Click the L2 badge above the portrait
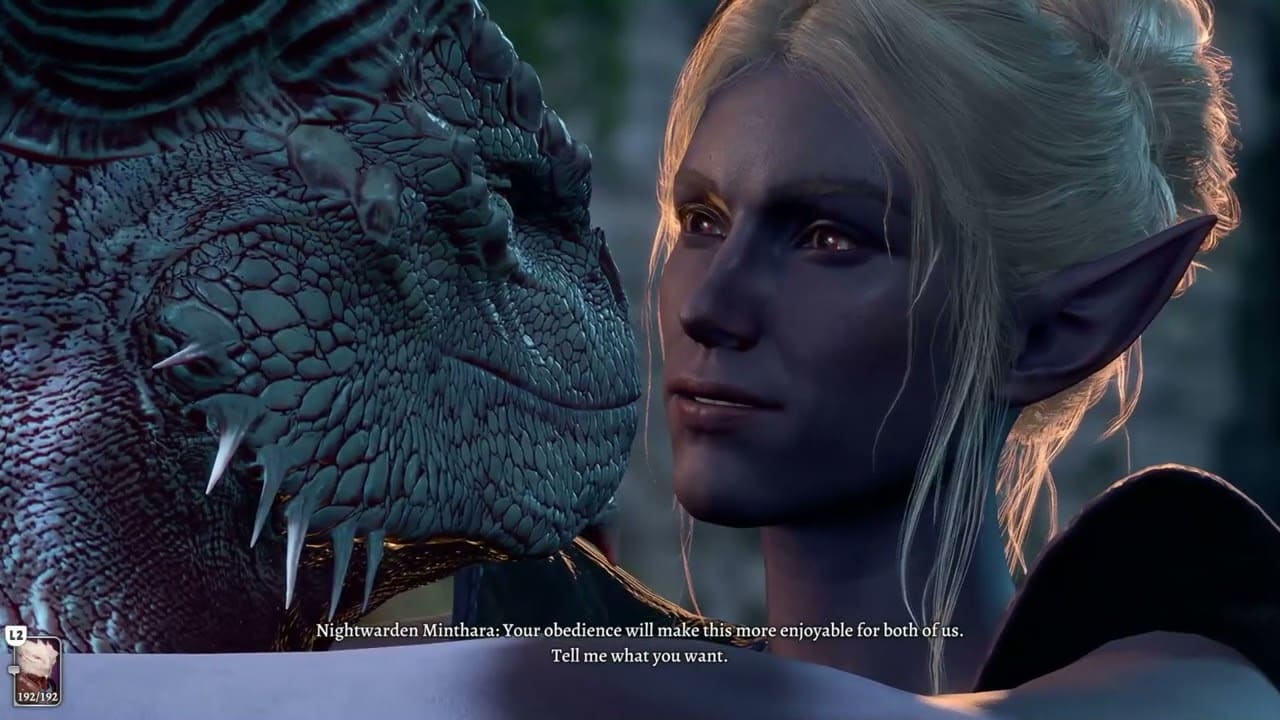The height and width of the screenshot is (720, 1280). [x=16, y=633]
